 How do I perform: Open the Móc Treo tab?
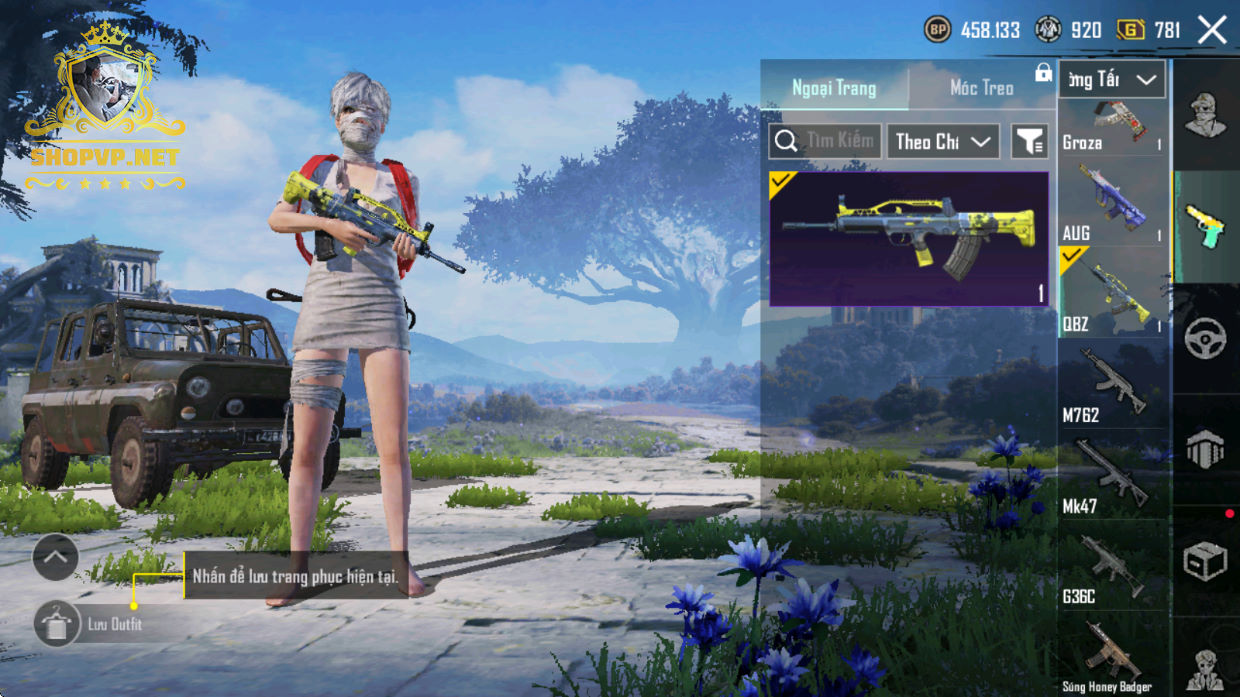(x=981, y=88)
